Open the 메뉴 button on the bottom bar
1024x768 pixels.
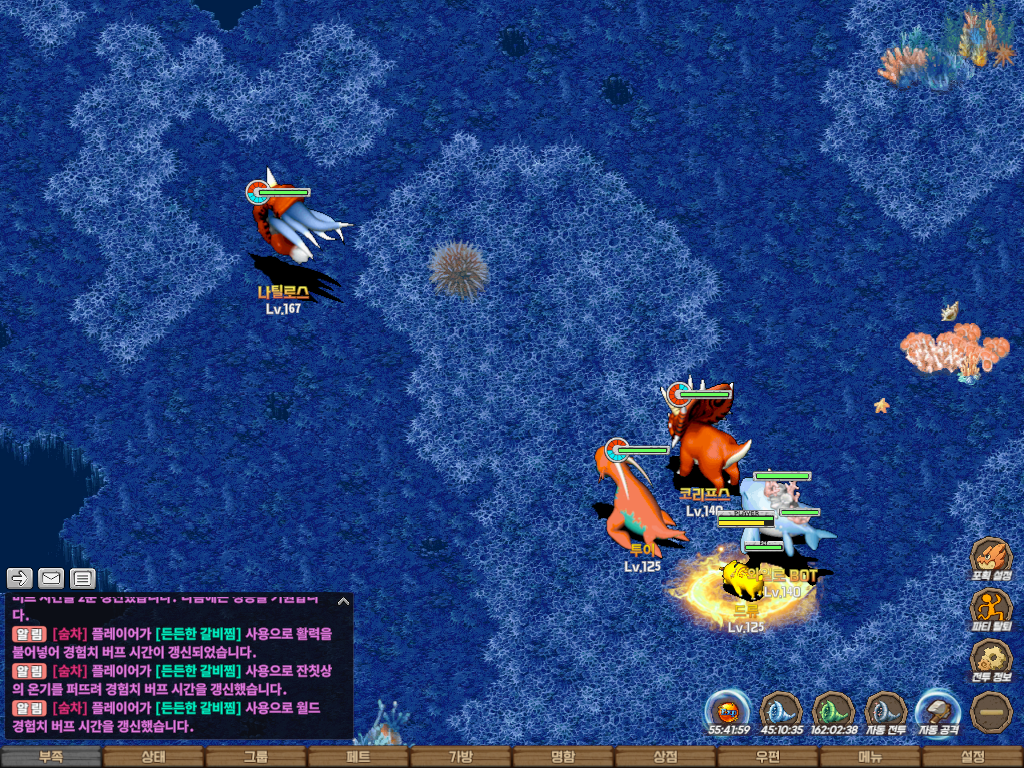click(x=870, y=757)
